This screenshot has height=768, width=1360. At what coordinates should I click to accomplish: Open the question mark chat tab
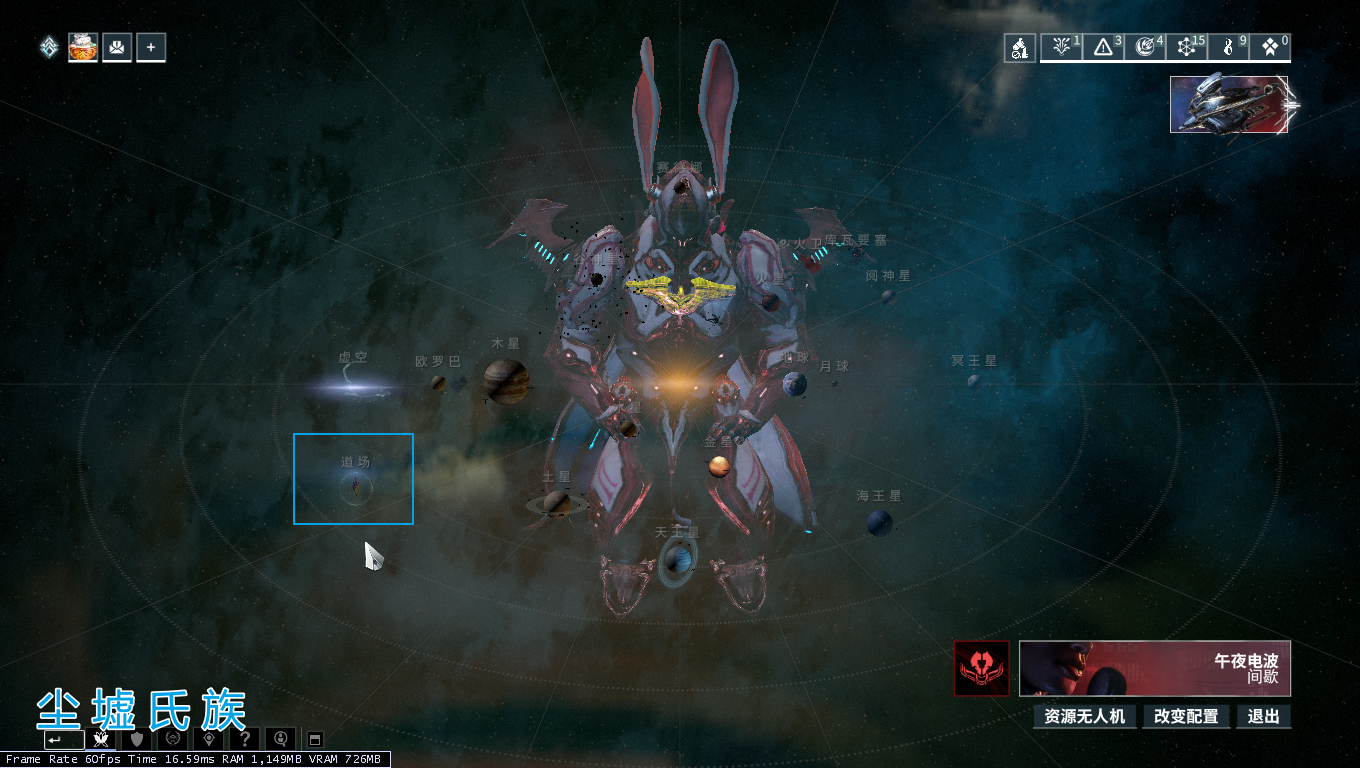click(x=245, y=739)
